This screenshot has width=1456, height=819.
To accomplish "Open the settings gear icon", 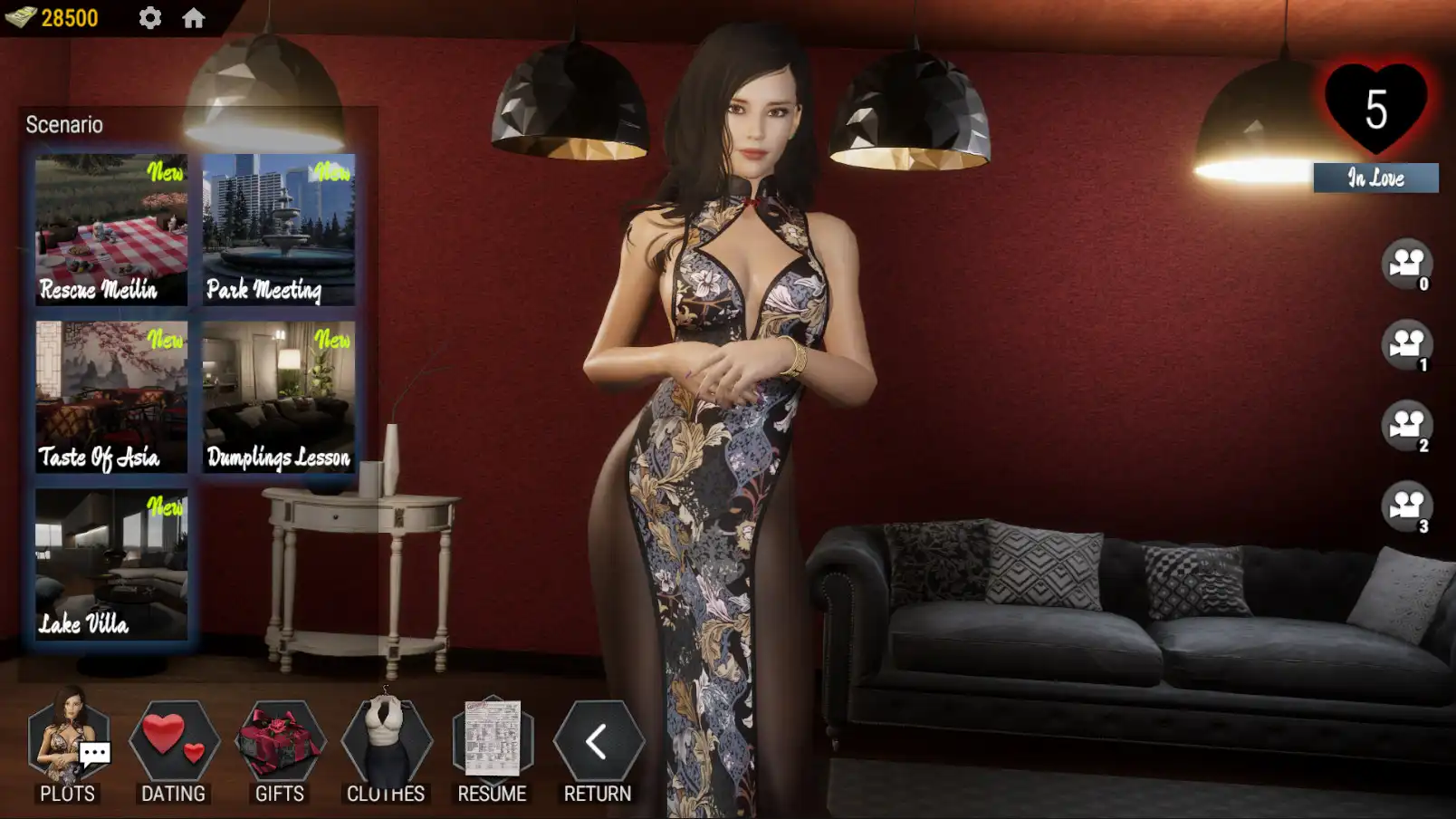I will pos(148,16).
